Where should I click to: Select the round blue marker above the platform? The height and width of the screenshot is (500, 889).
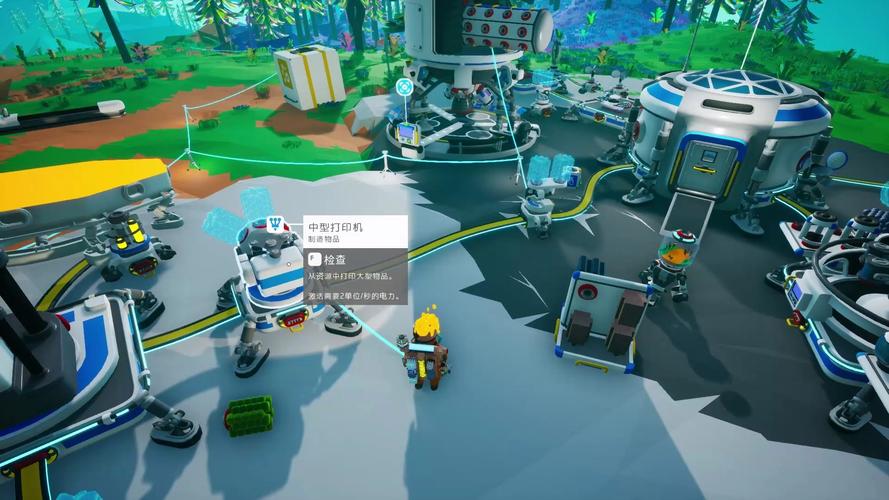click(405, 87)
